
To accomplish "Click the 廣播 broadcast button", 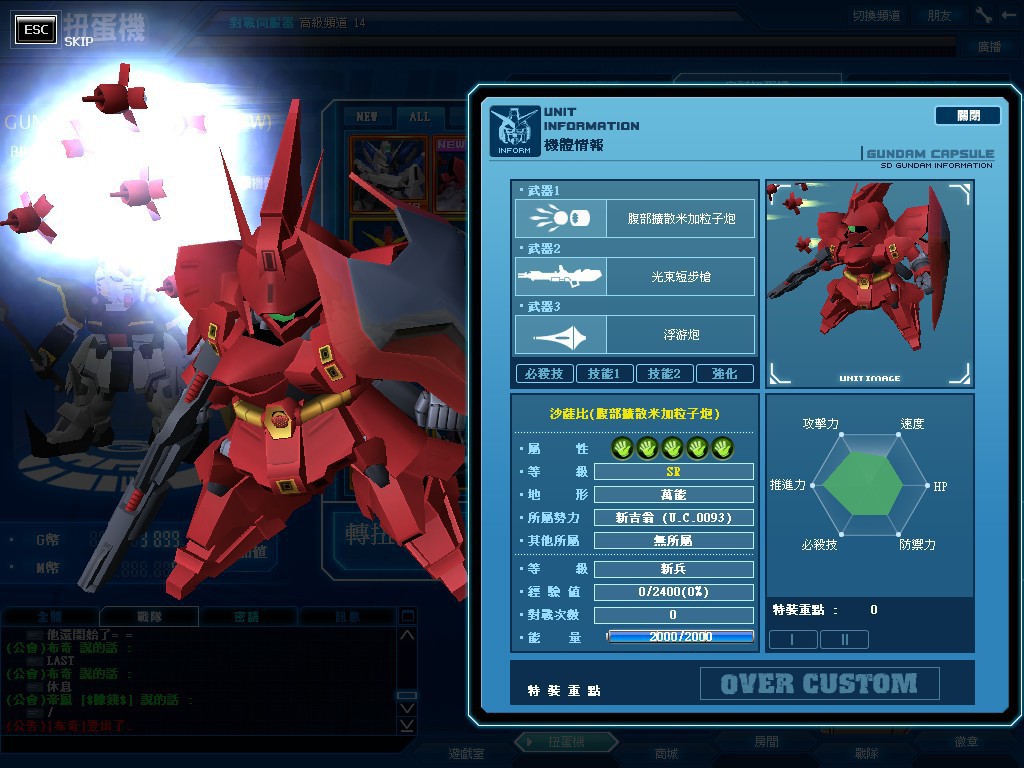I will 989,46.
